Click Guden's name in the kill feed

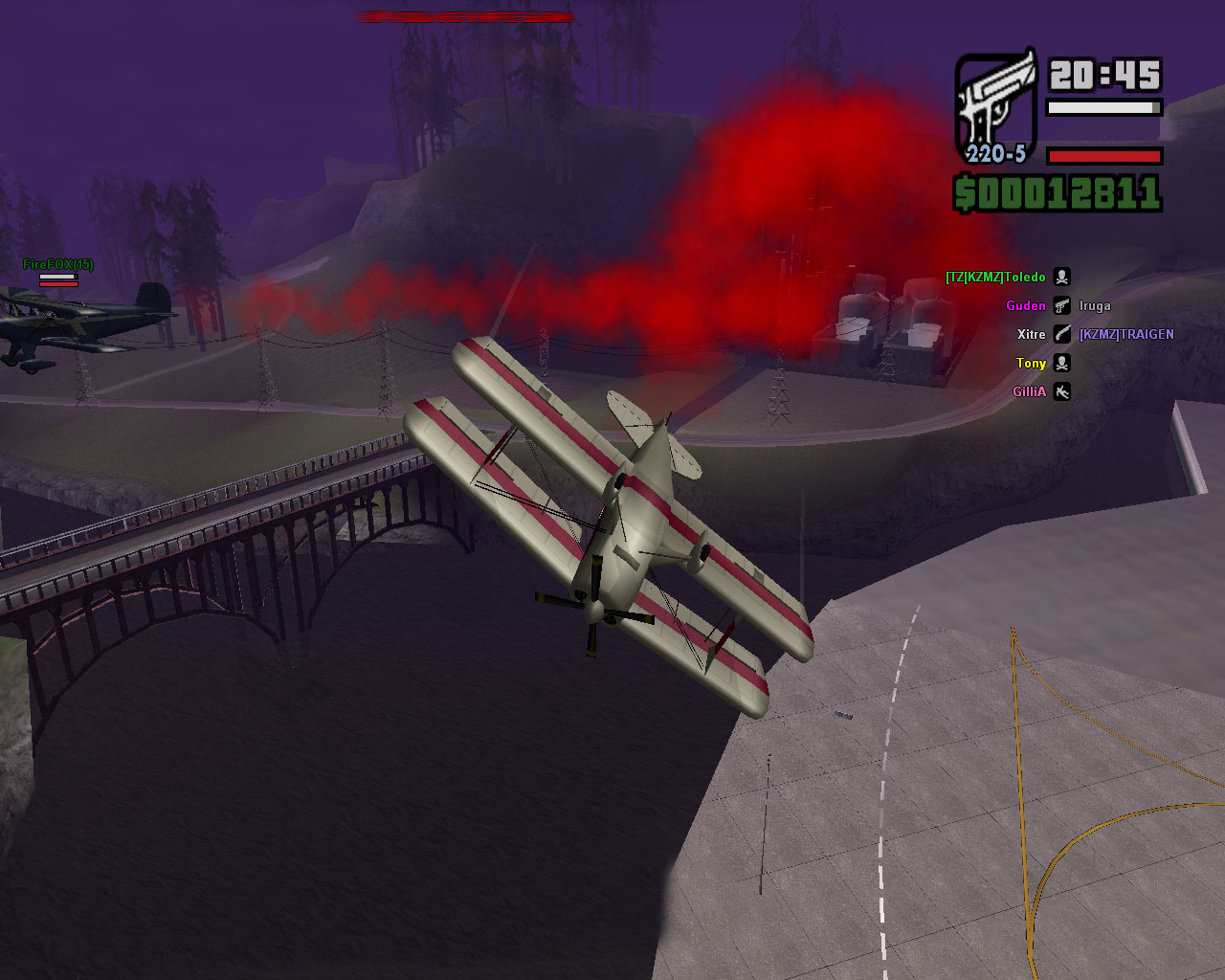coord(1025,306)
